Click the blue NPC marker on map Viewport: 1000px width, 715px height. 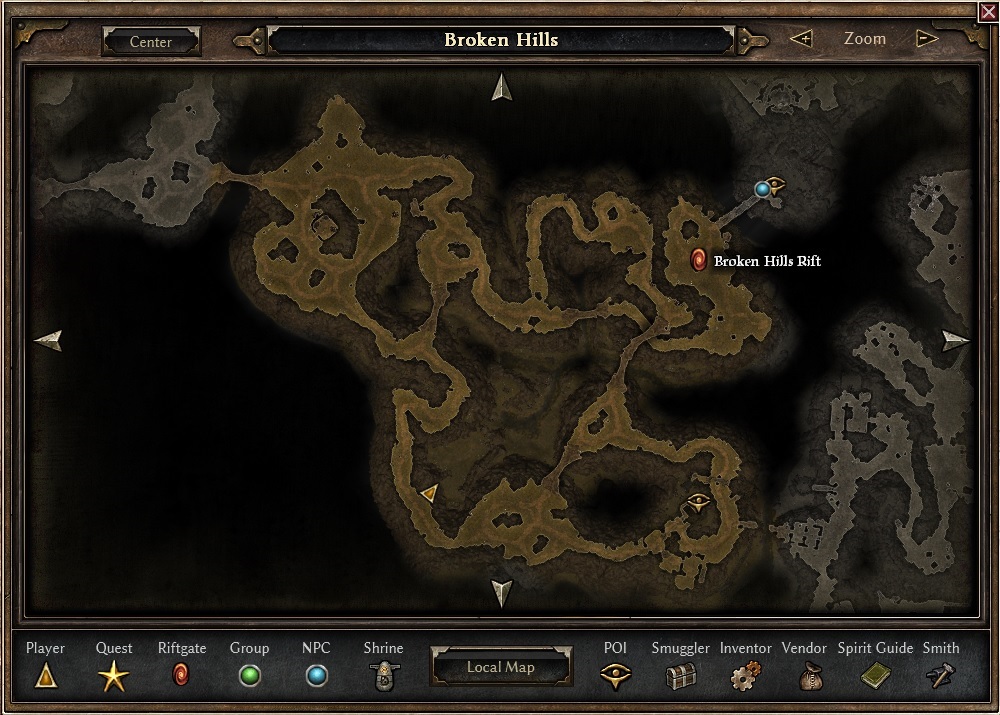pyautogui.click(x=763, y=188)
